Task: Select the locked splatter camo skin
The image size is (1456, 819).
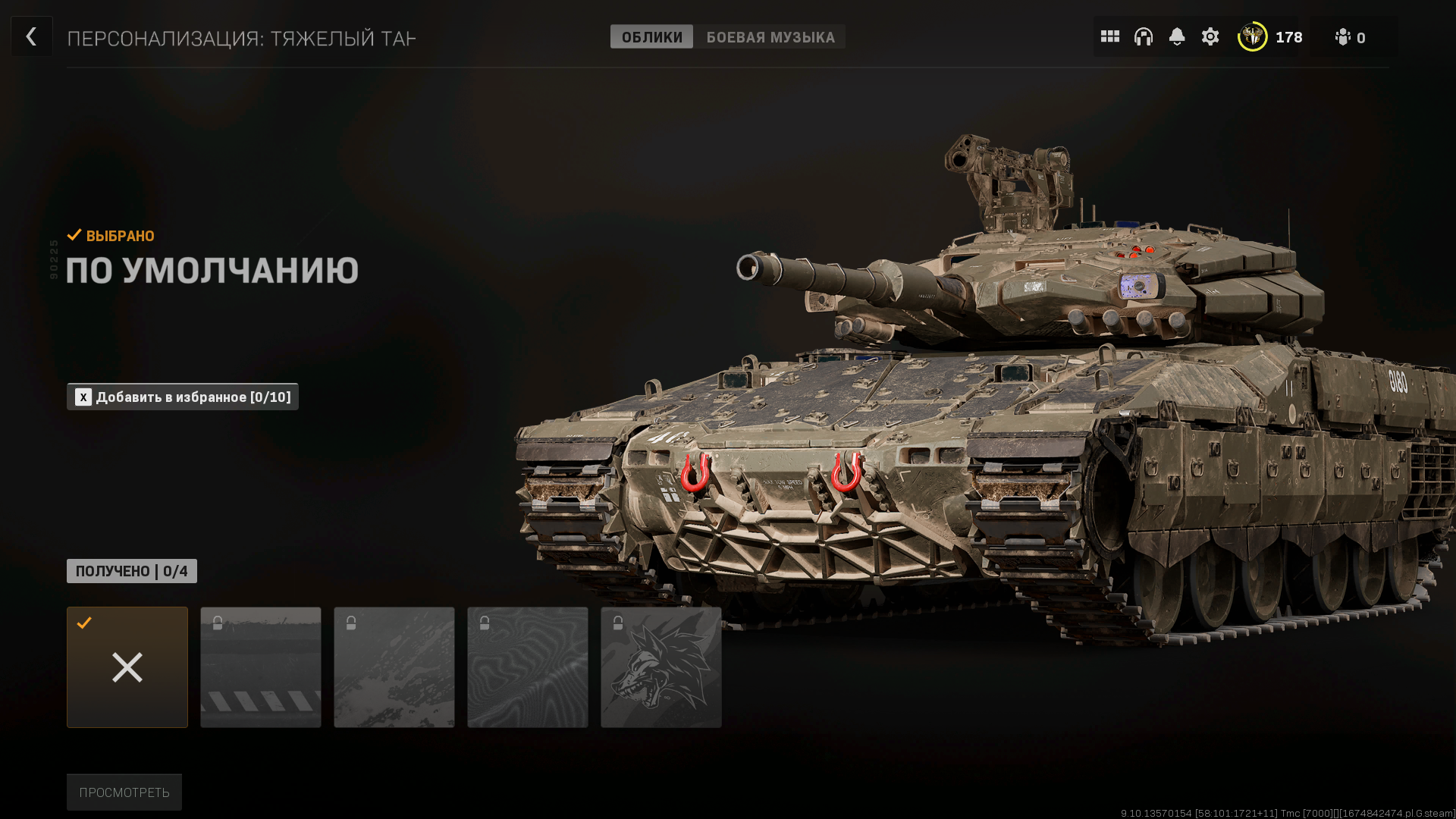Action: (394, 667)
